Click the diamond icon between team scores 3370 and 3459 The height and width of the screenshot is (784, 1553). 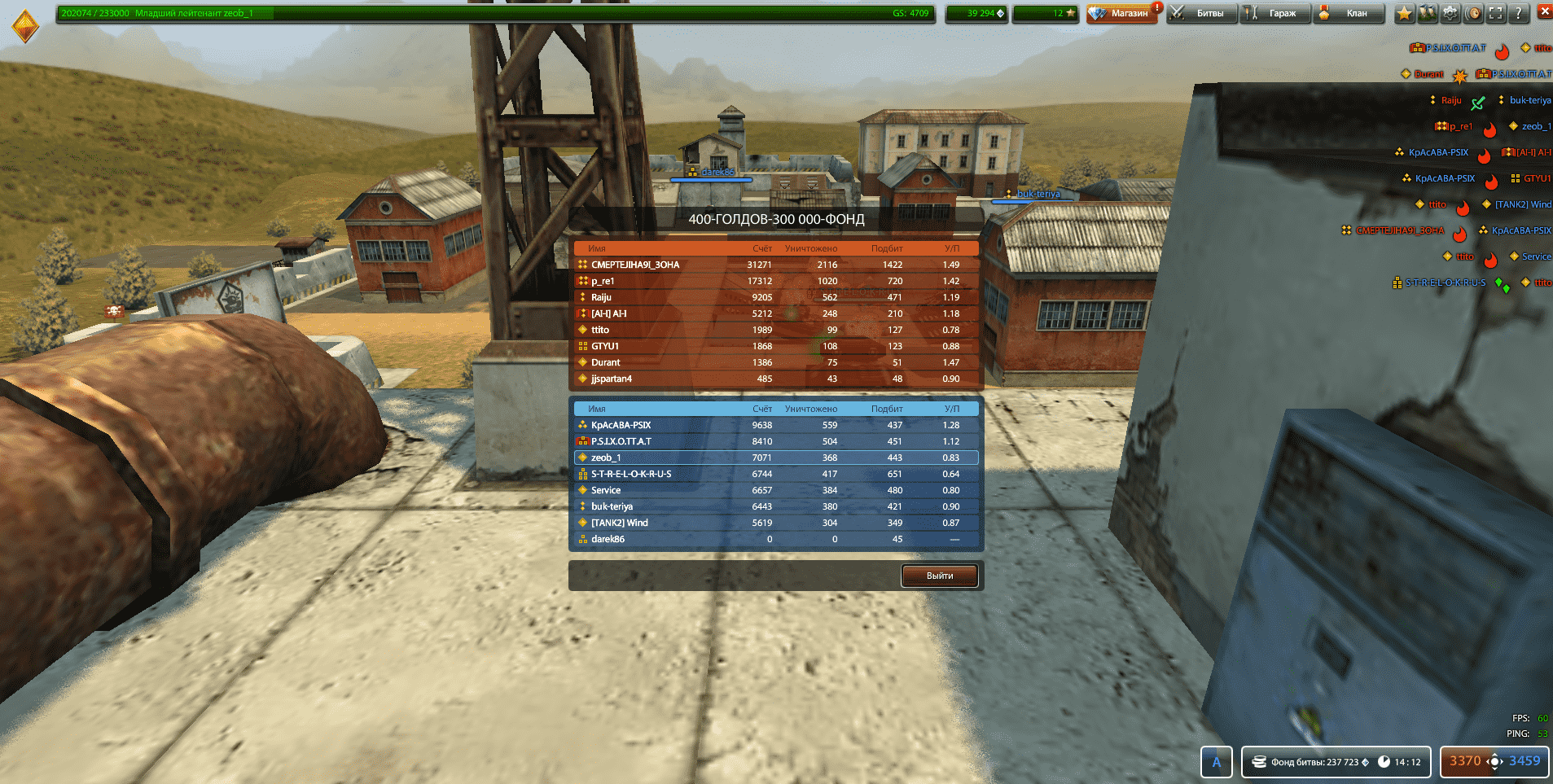click(1497, 761)
